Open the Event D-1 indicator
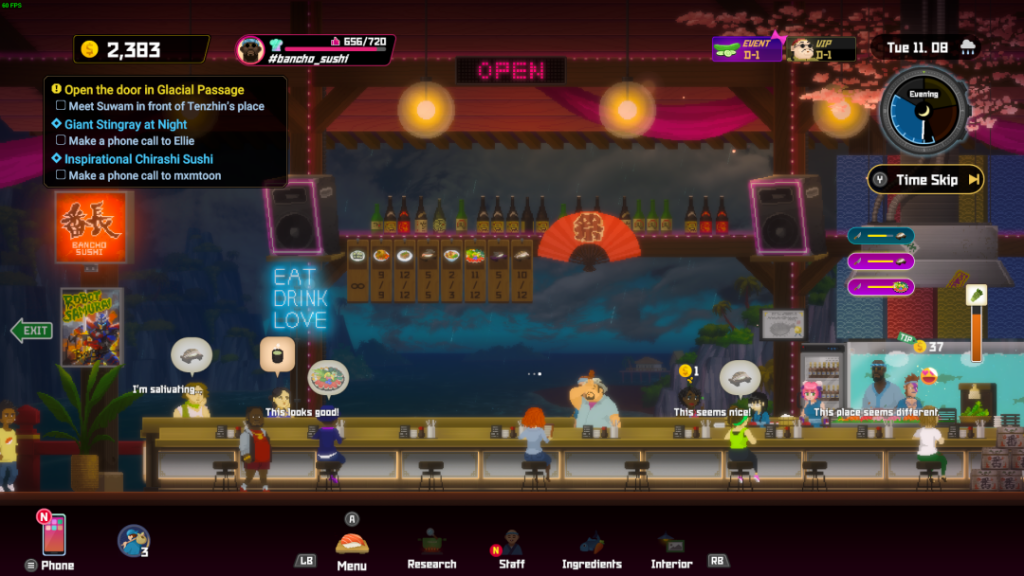Image resolution: width=1024 pixels, height=576 pixels. pyautogui.click(x=746, y=48)
